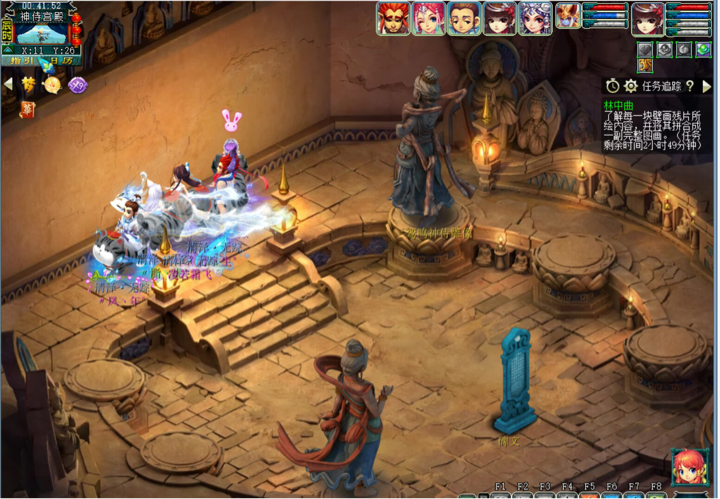Select the blue-haired girl team portrait

pyautogui.click(x=535, y=18)
